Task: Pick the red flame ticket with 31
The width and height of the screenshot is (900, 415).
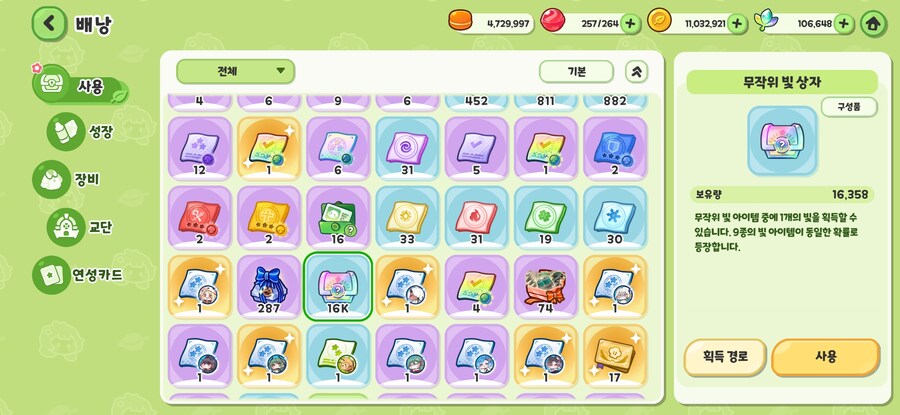Action: [476, 215]
